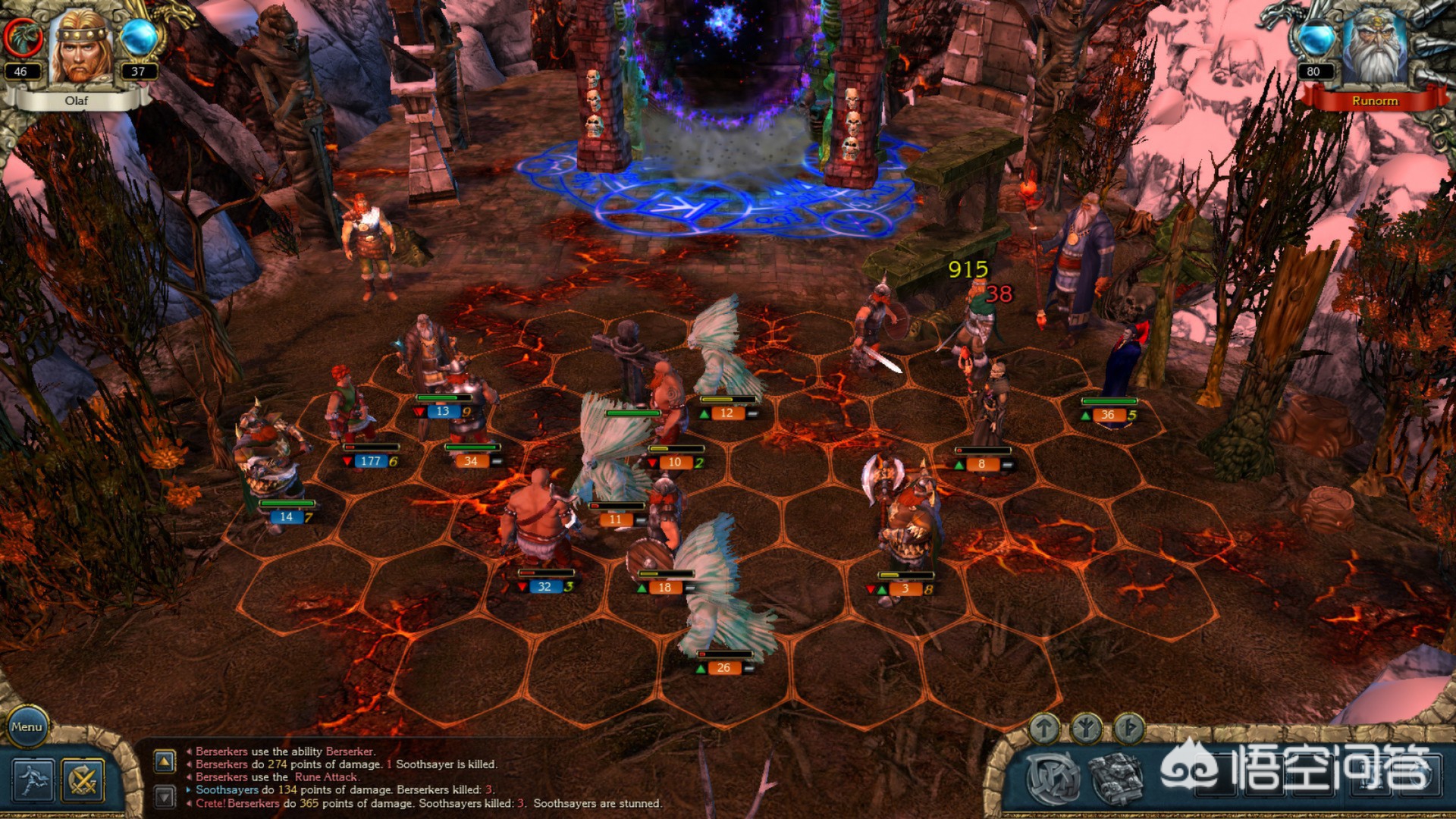Select Runorm's enemy hero portrait
The height and width of the screenshot is (819, 1456).
[1374, 49]
